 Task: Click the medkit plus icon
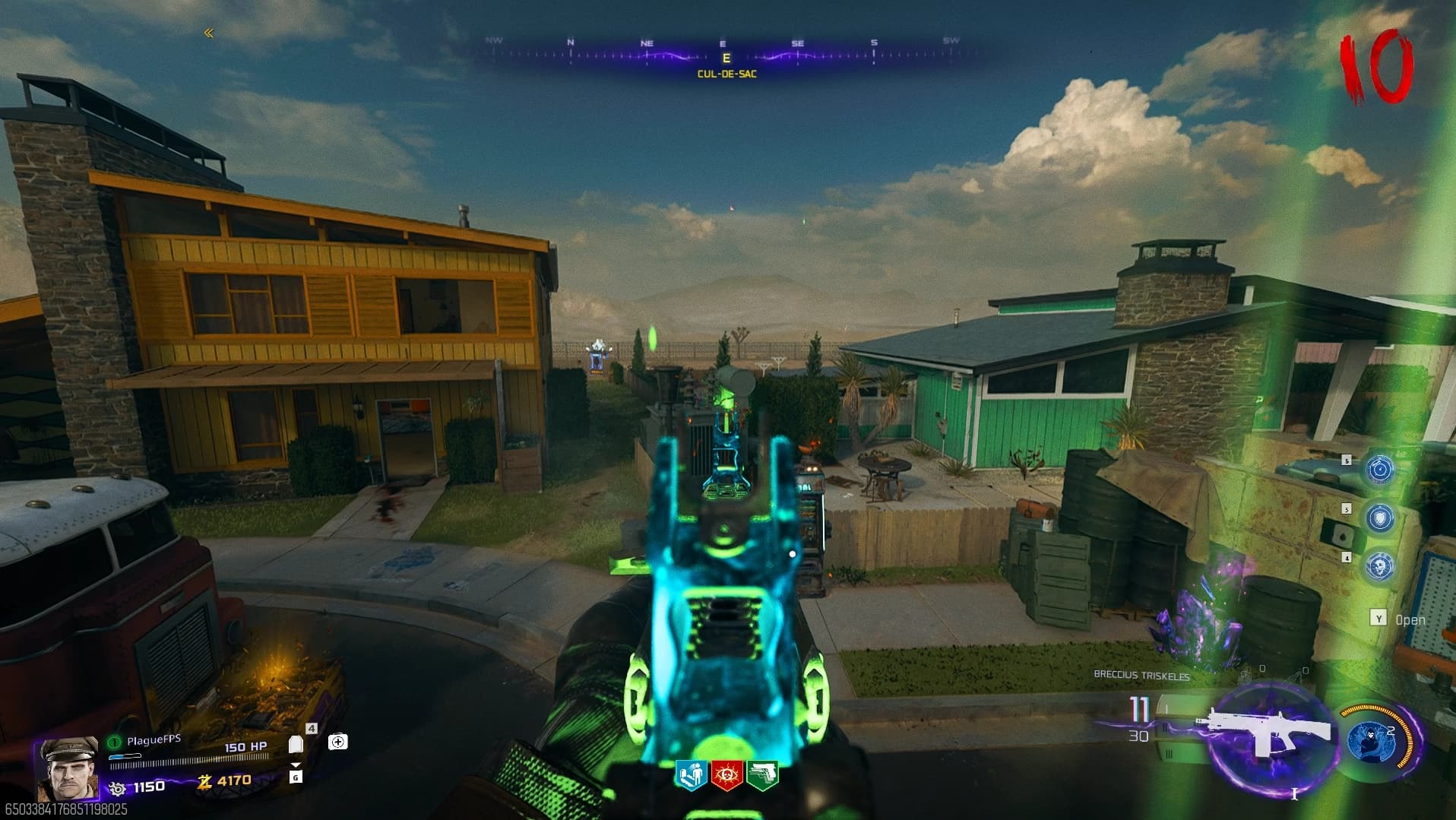pos(338,741)
